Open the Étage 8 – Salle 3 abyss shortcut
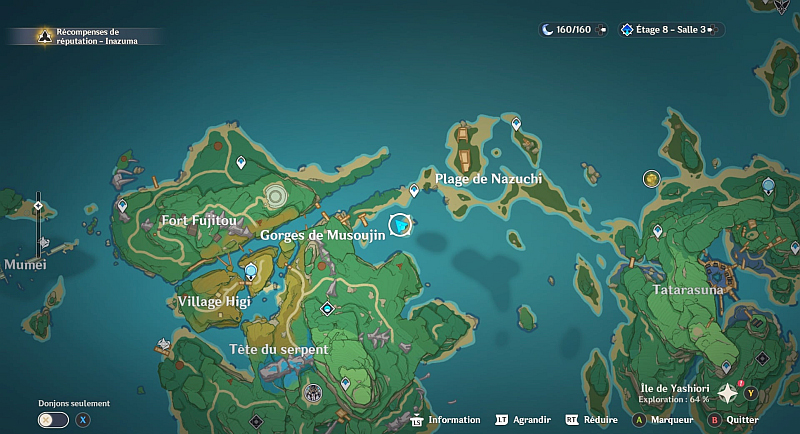800x434 pixels. tap(666, 30)
